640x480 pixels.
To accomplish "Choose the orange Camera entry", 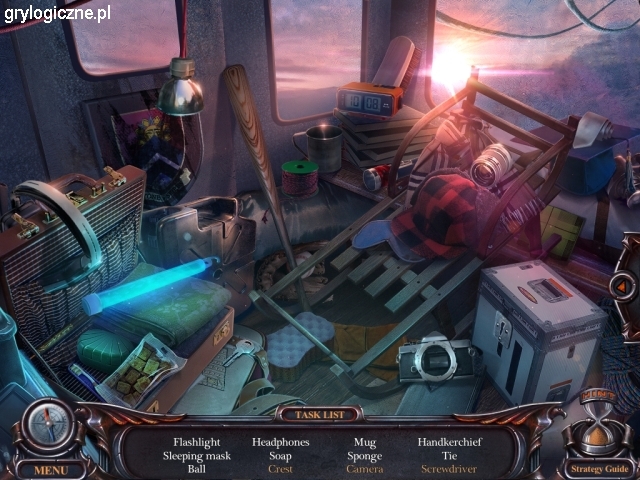I will 365,468.
